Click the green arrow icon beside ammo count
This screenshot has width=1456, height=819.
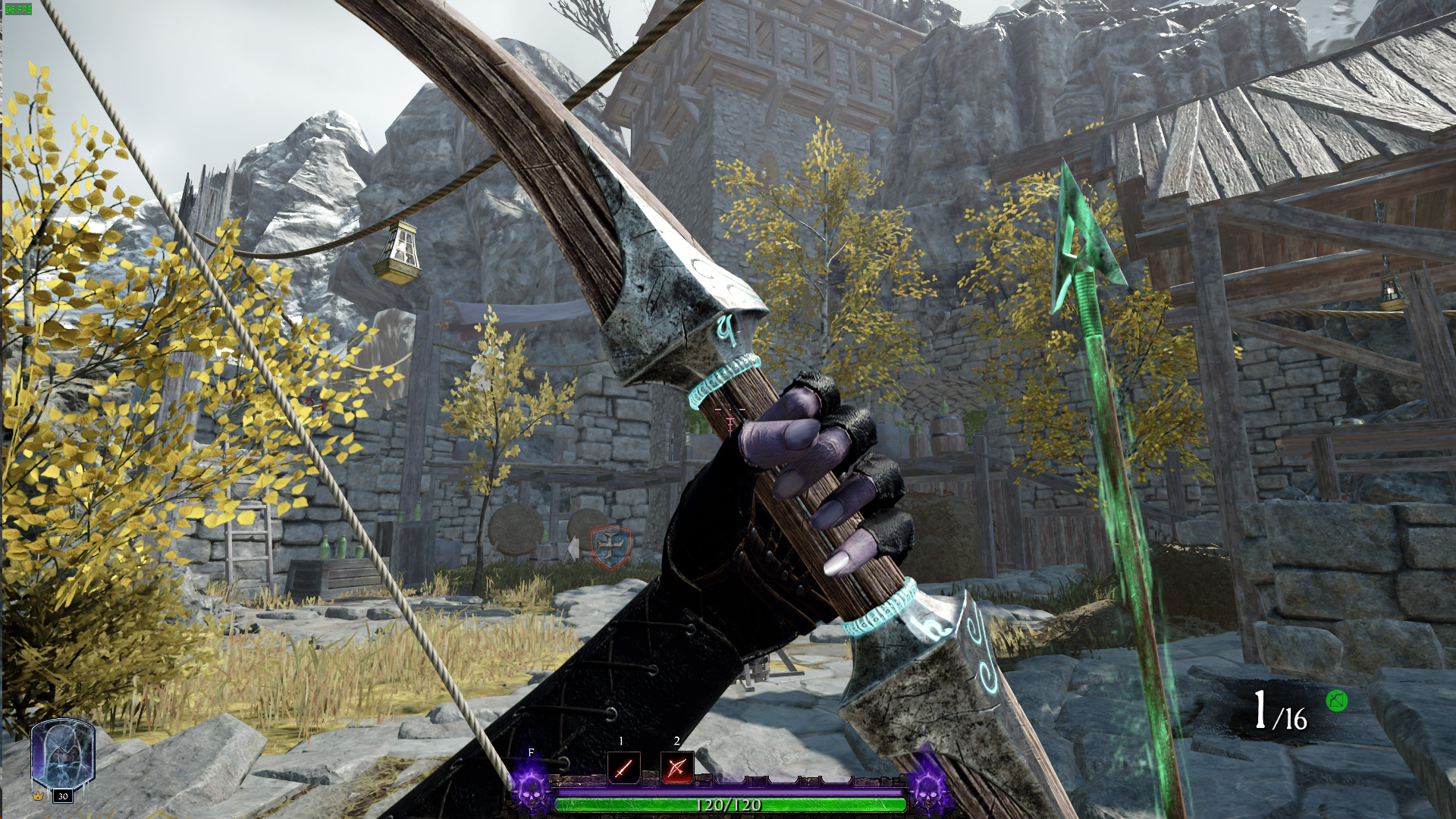tap(1337, 701)
